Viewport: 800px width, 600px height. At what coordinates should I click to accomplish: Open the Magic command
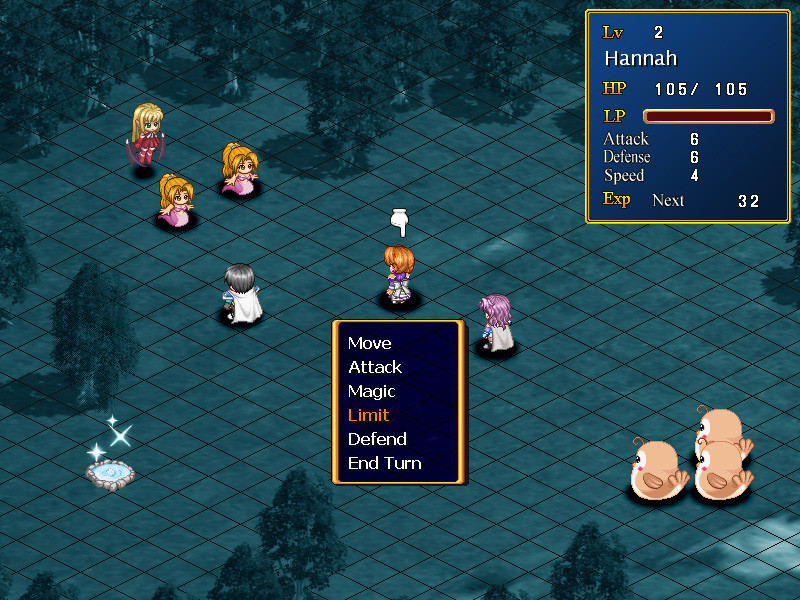coord(372,391)
